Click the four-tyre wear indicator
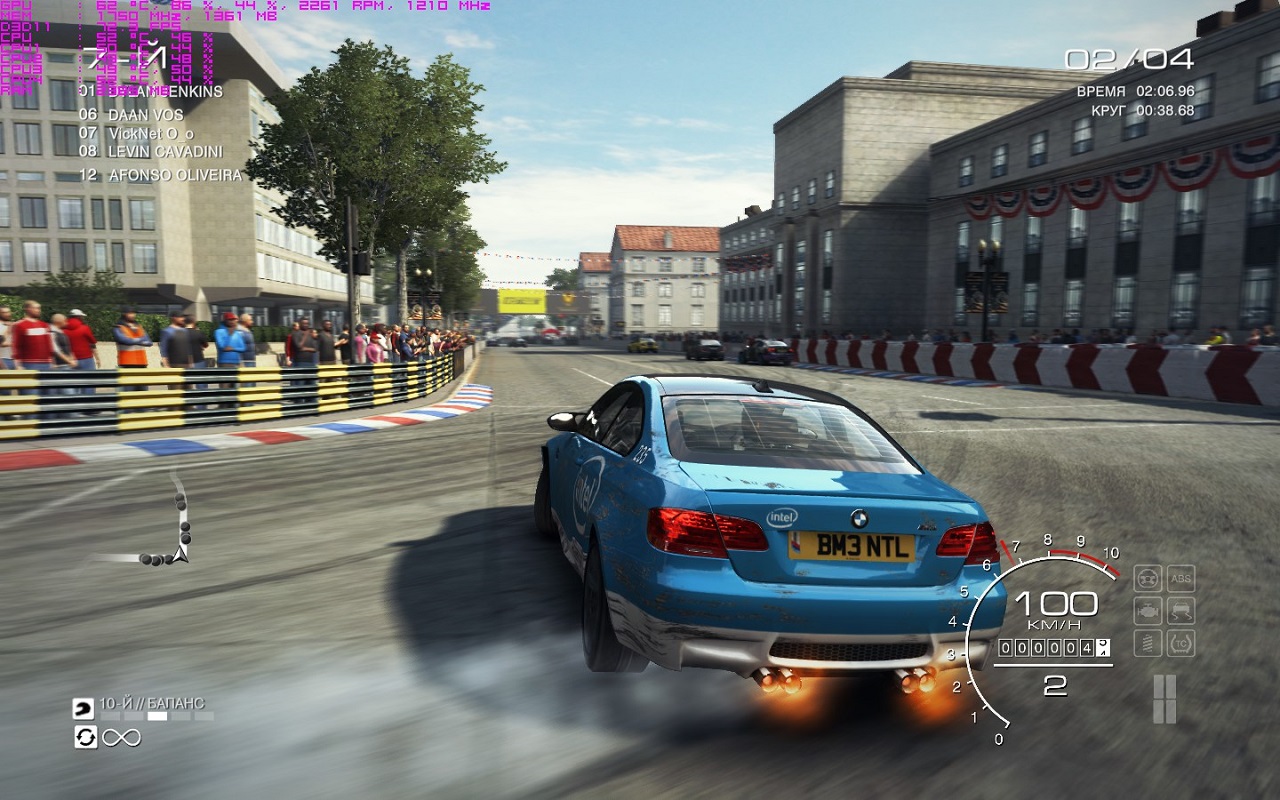Viewport: 1280px width, 800px height. [1164, 699]
